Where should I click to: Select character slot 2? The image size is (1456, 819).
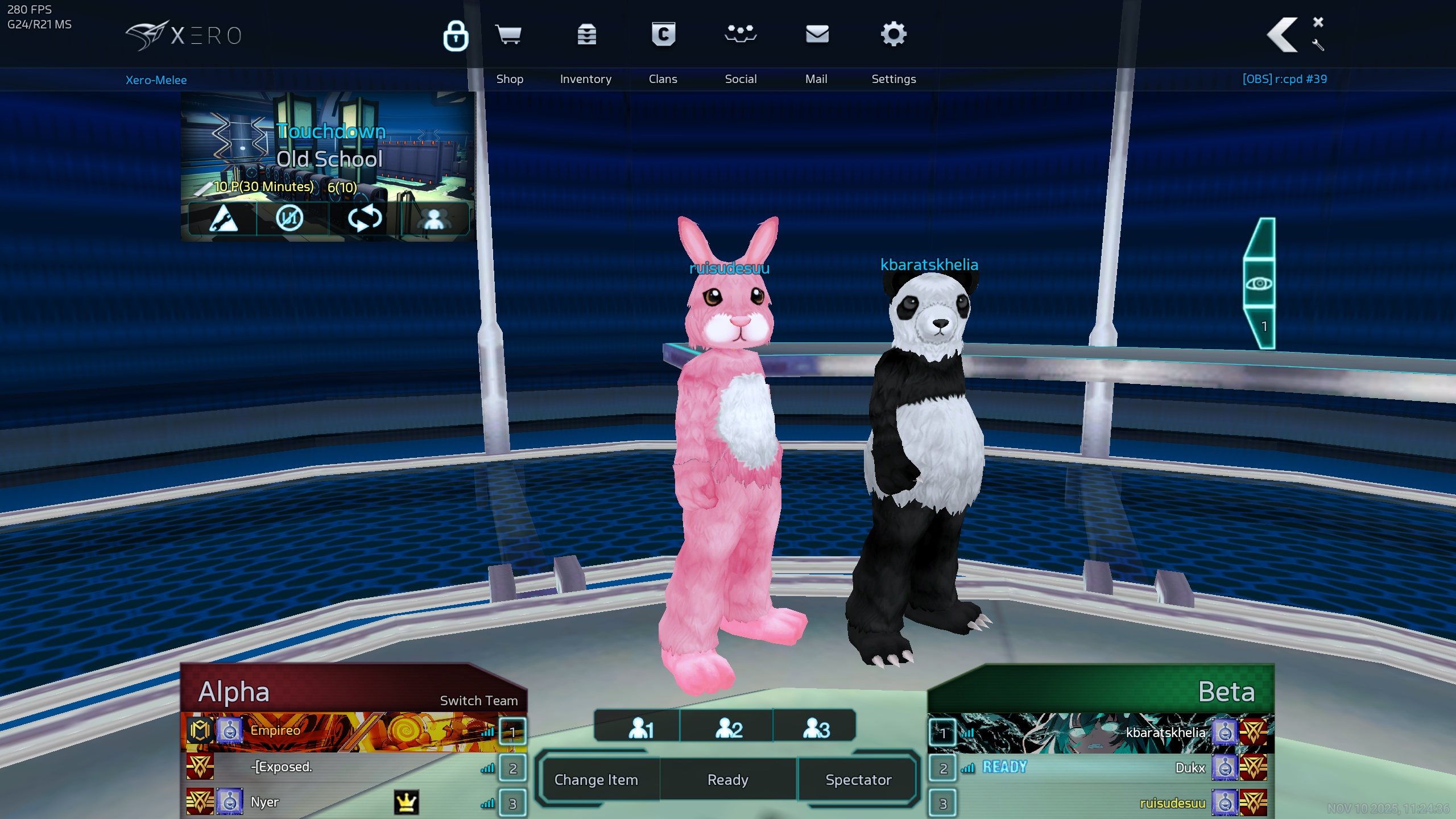[728, 728]
